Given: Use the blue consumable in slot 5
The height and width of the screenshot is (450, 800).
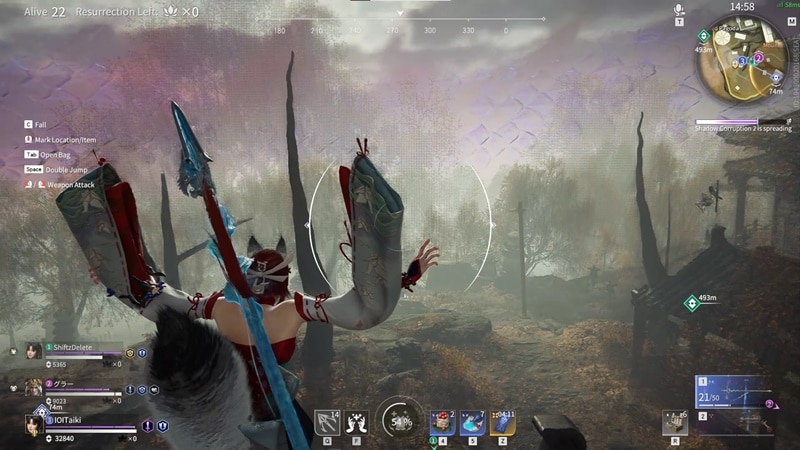Looking at the screenshot, I should coord(473,422).
